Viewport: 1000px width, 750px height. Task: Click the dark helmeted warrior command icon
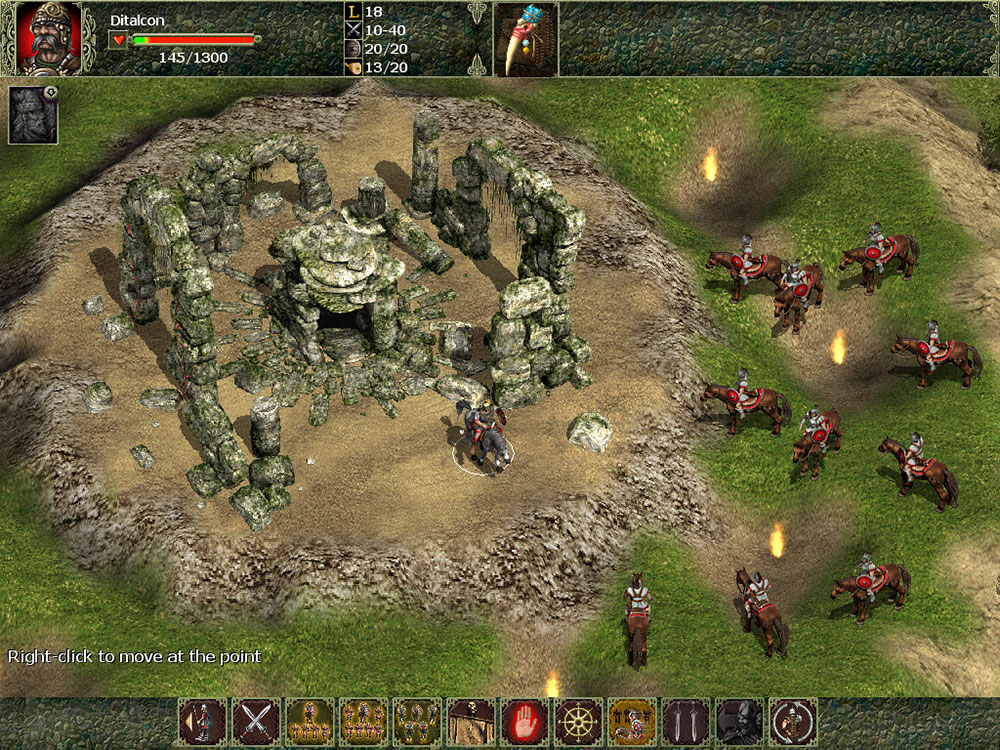(740, 721)
